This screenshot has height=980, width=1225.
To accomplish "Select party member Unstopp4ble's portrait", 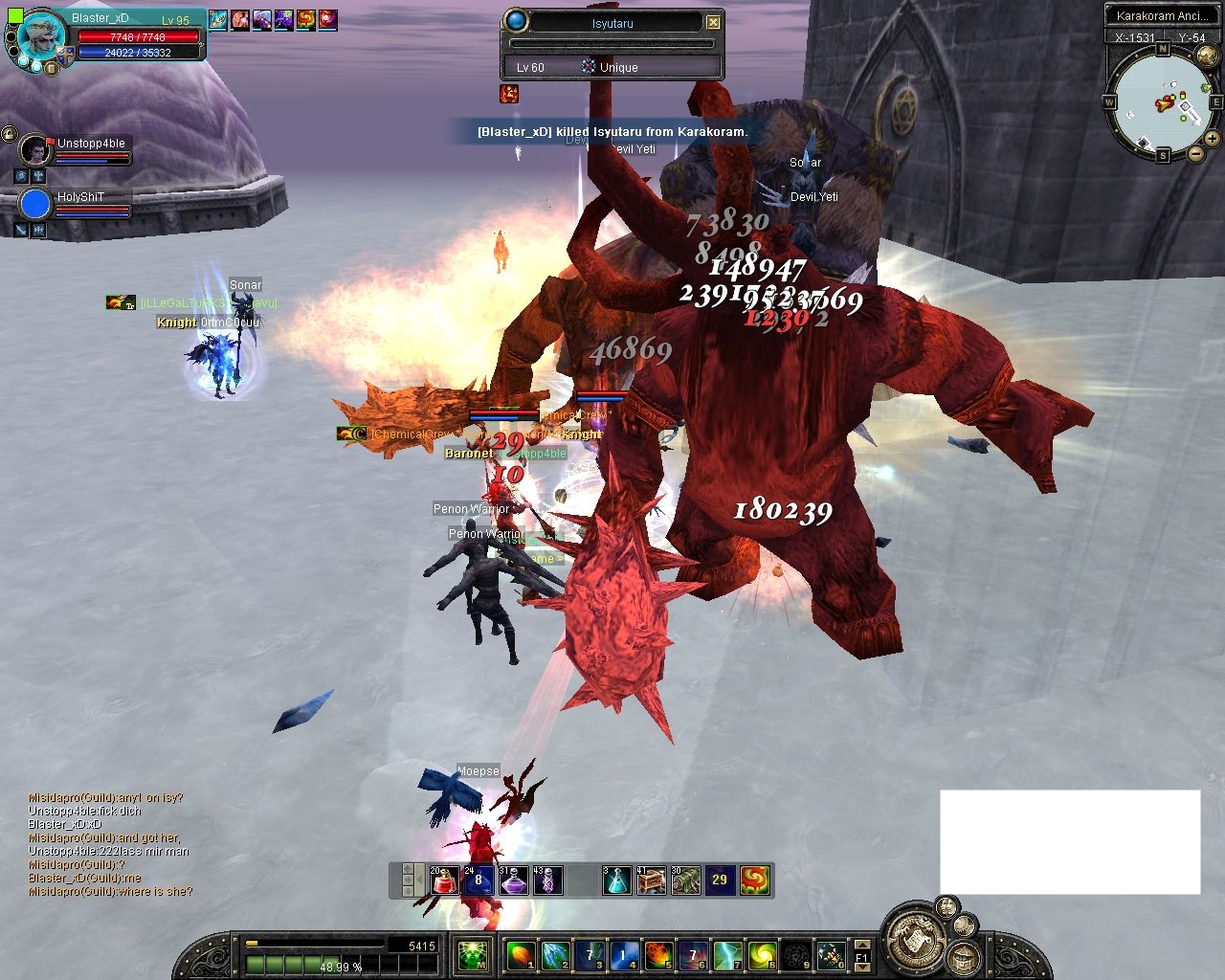I will 35,150.
